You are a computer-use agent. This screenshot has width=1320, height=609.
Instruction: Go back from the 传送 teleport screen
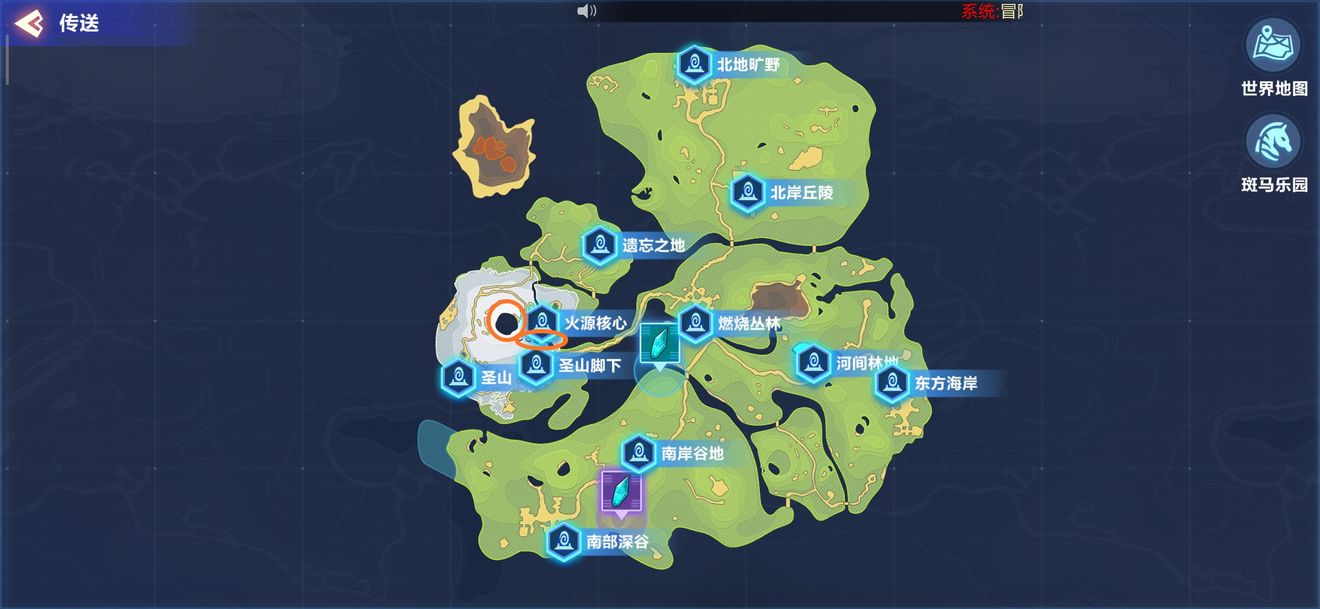[x=29, y=23]
